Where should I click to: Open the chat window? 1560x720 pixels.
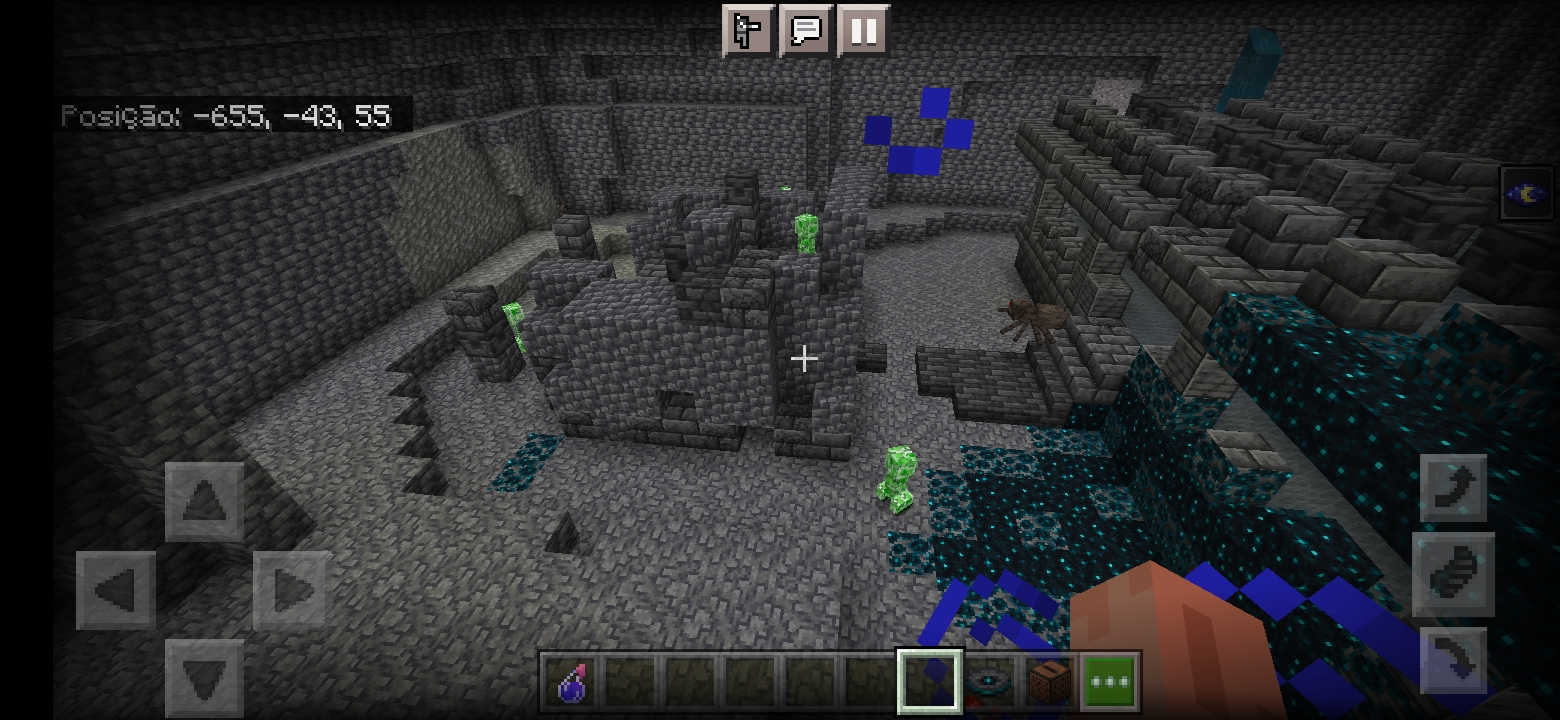(x=806, y=31)
